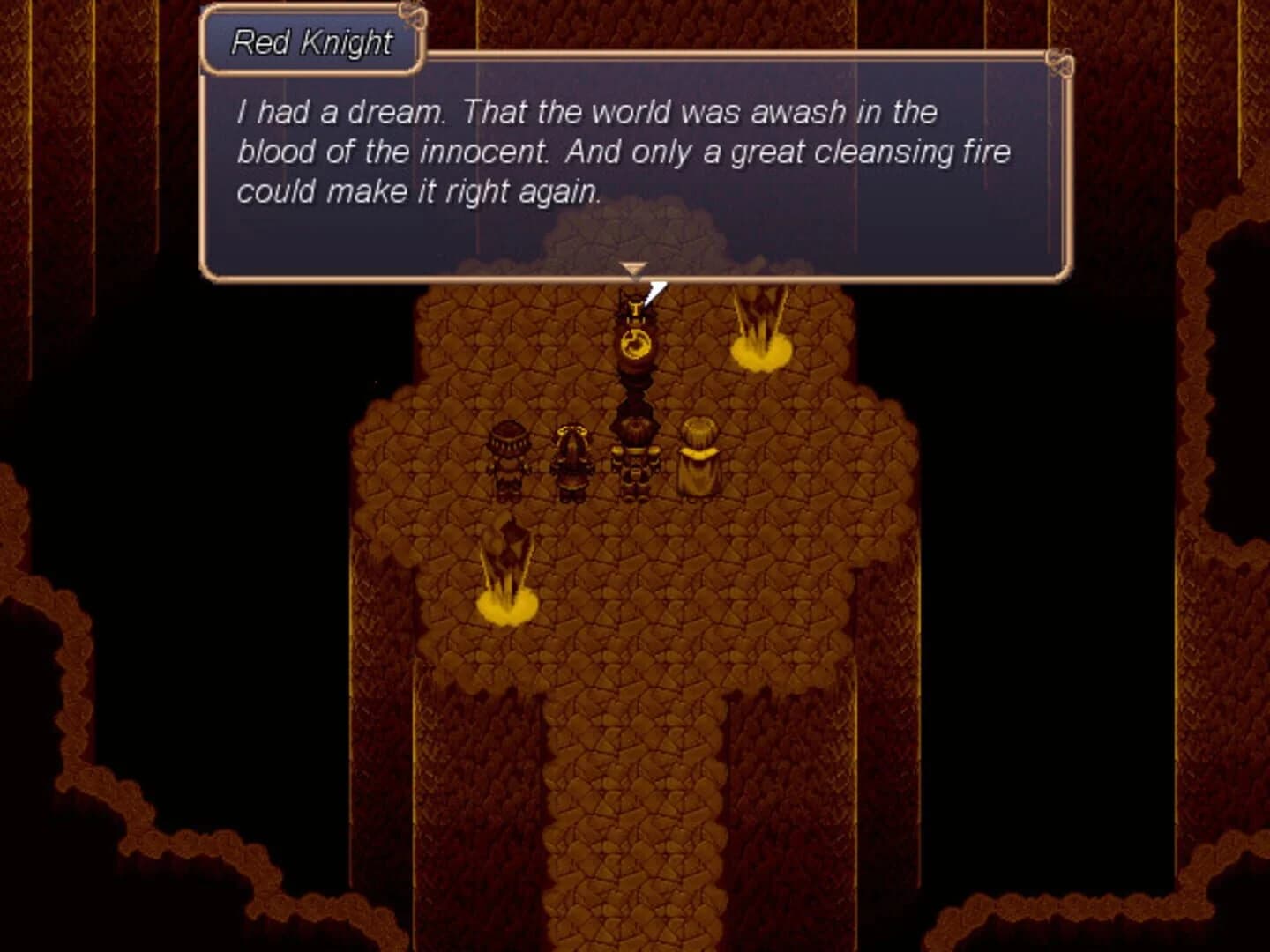Click the armored knight in the party center
Screen dimensions: 1270x952
tap(634, 458)
